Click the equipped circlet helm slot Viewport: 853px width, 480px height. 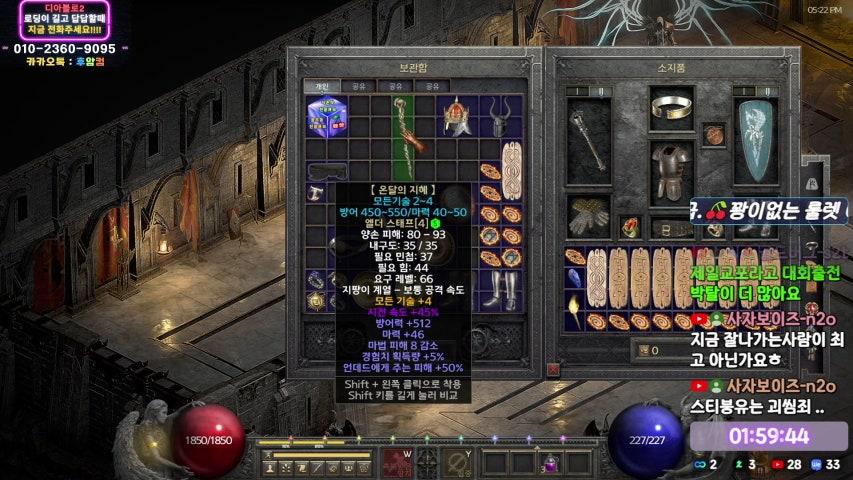pos(670,107)
